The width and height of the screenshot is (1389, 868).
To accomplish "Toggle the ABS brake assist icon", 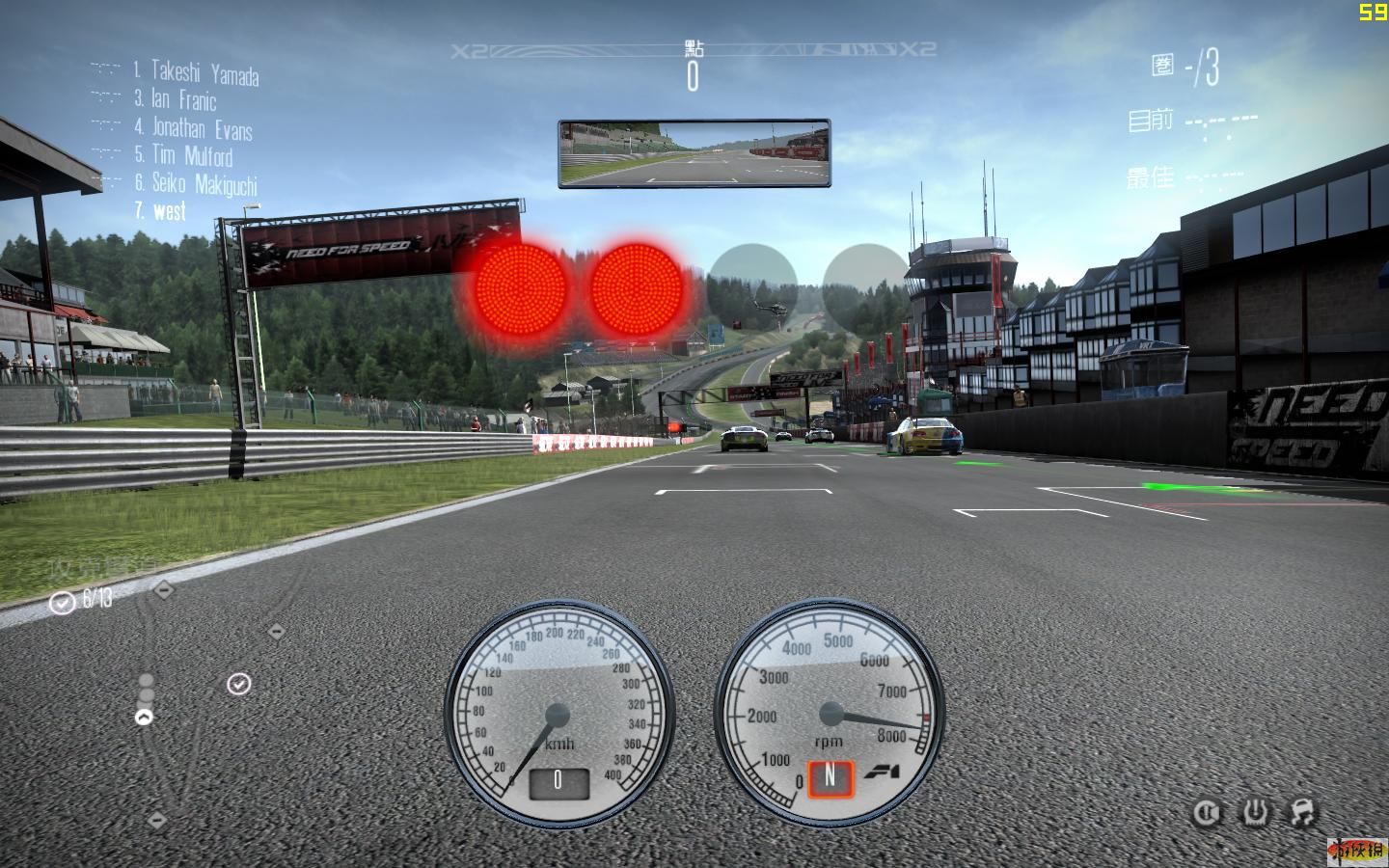I will point(1206,813).
